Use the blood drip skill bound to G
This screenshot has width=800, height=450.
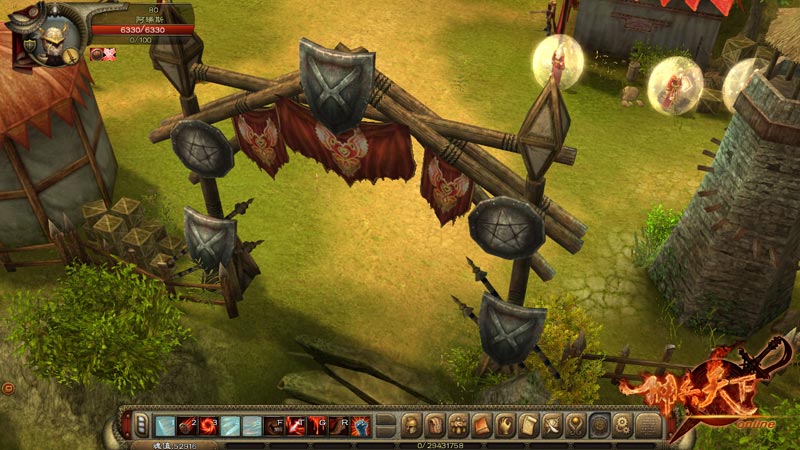point(318,425)
